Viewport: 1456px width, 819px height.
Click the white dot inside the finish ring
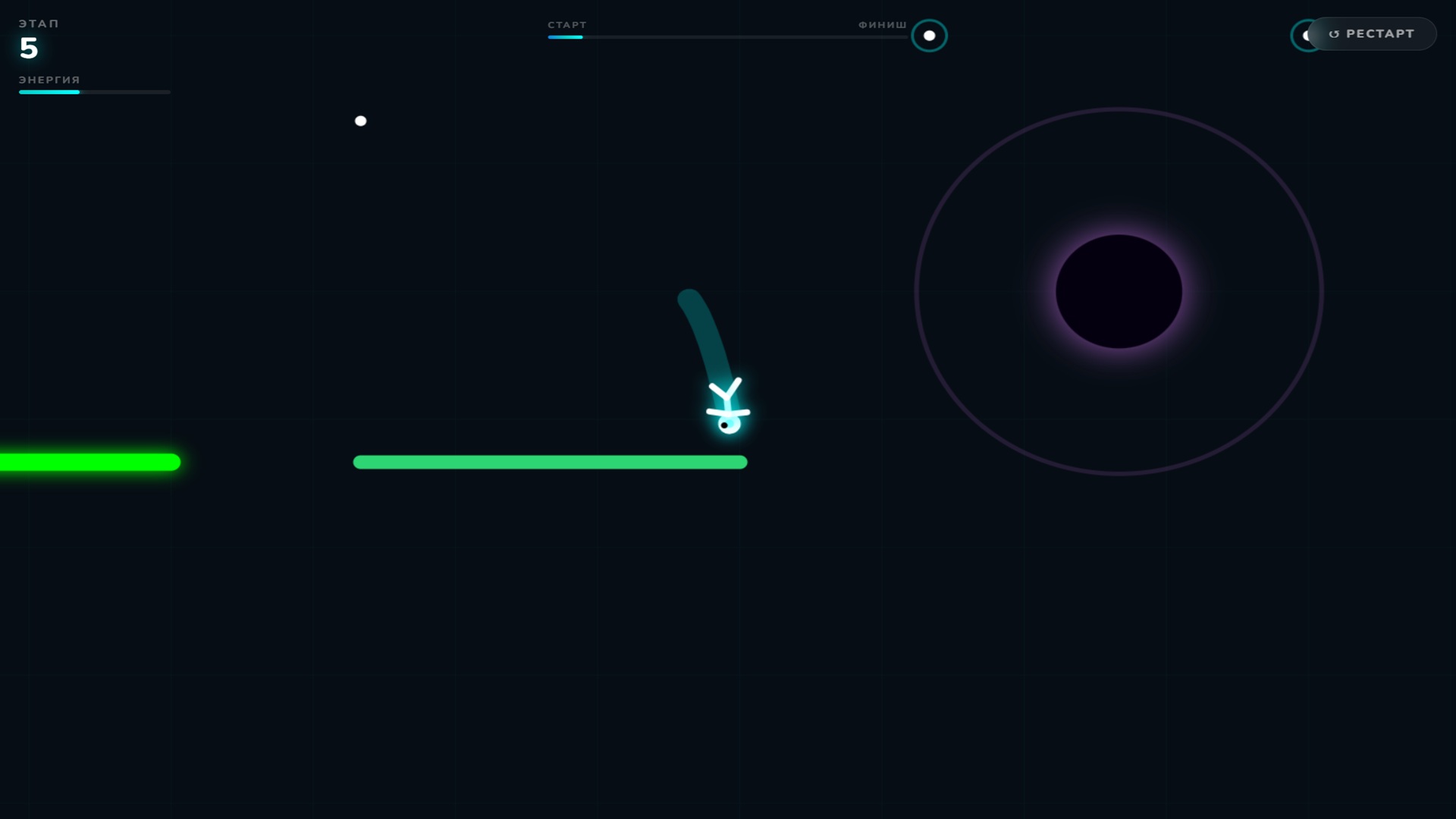tap(930, 35)
